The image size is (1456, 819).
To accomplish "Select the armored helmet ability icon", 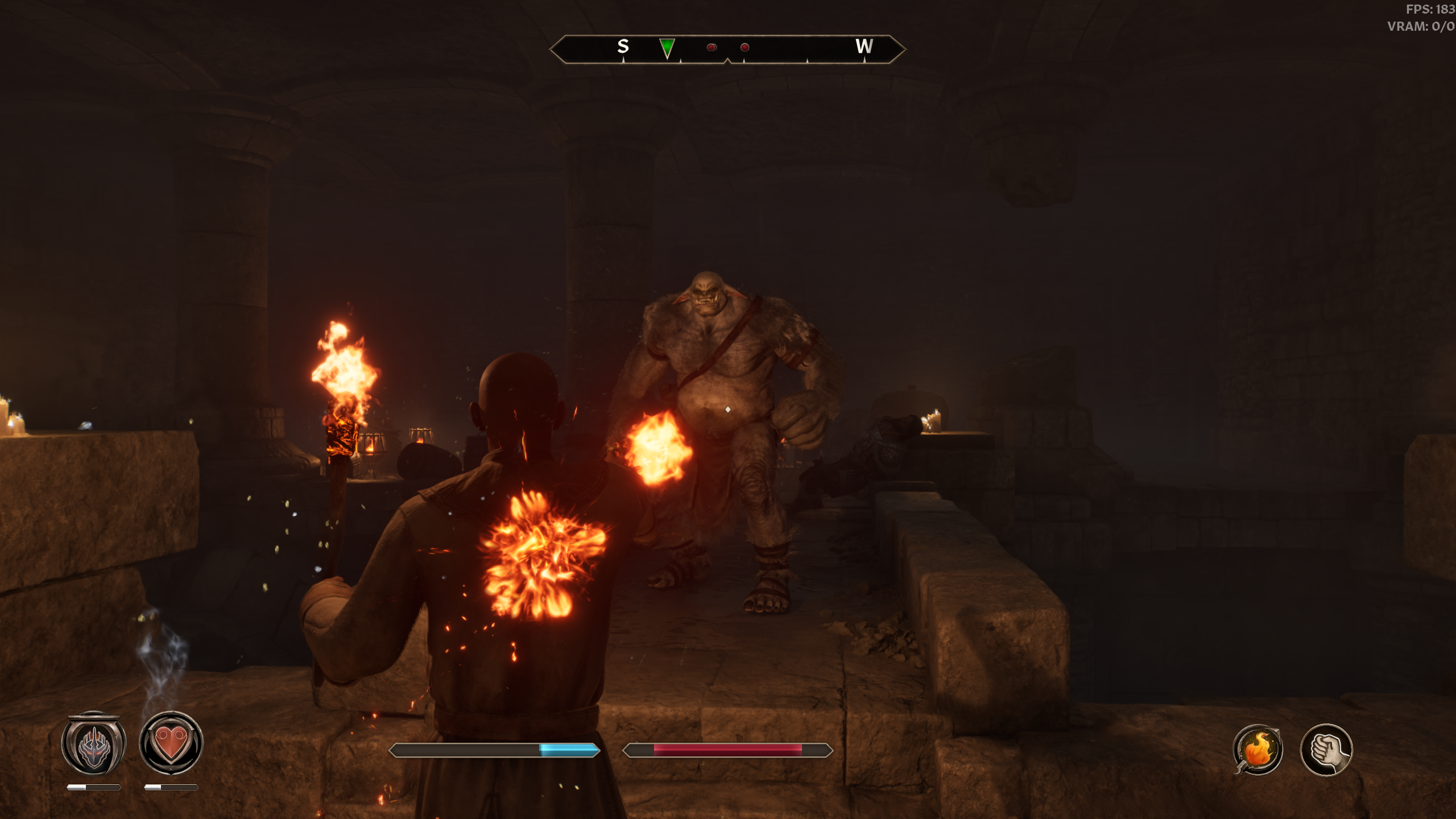I will (x=93, y=743).
